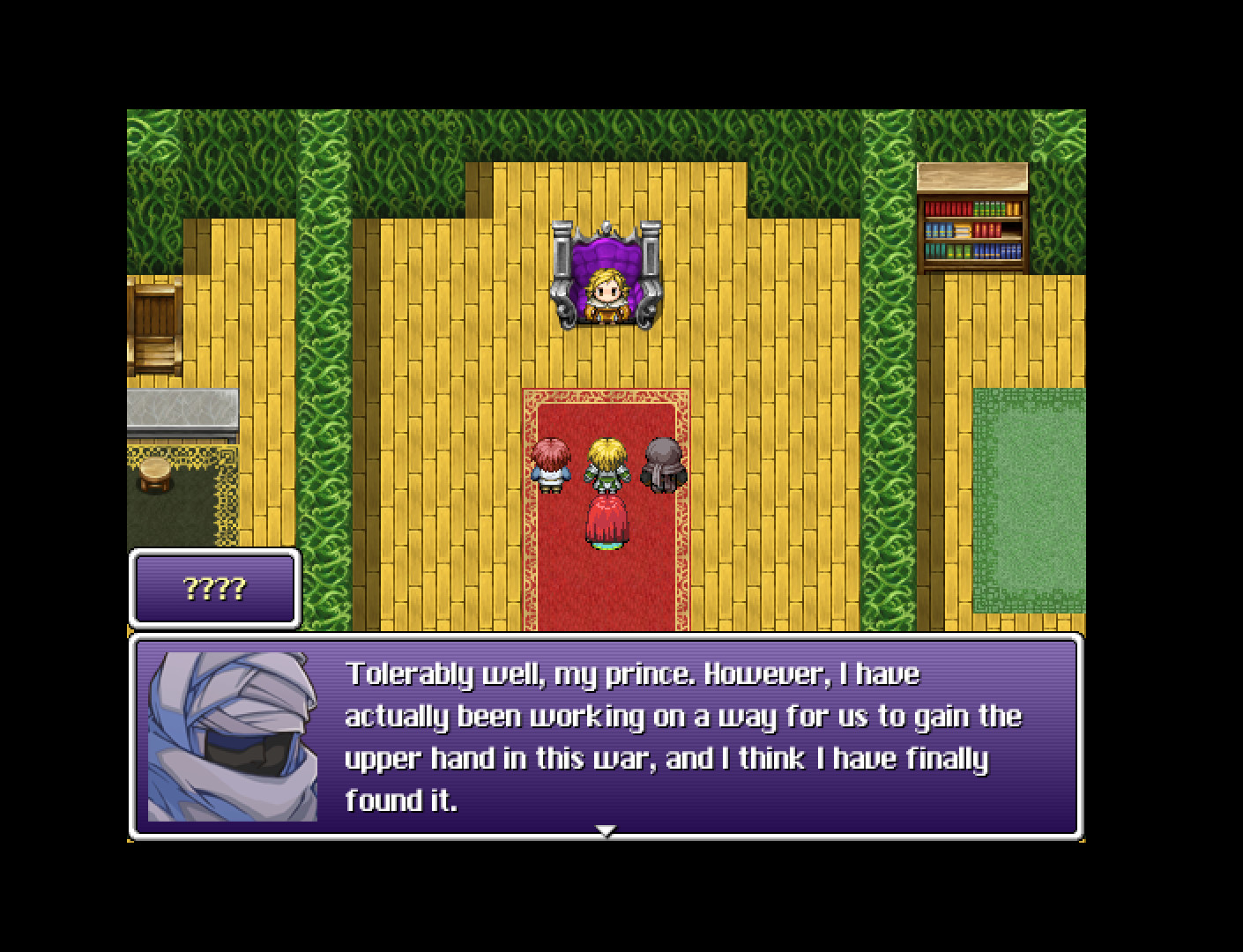Select the hedge wall behind the throne

(x=606, y=132)
